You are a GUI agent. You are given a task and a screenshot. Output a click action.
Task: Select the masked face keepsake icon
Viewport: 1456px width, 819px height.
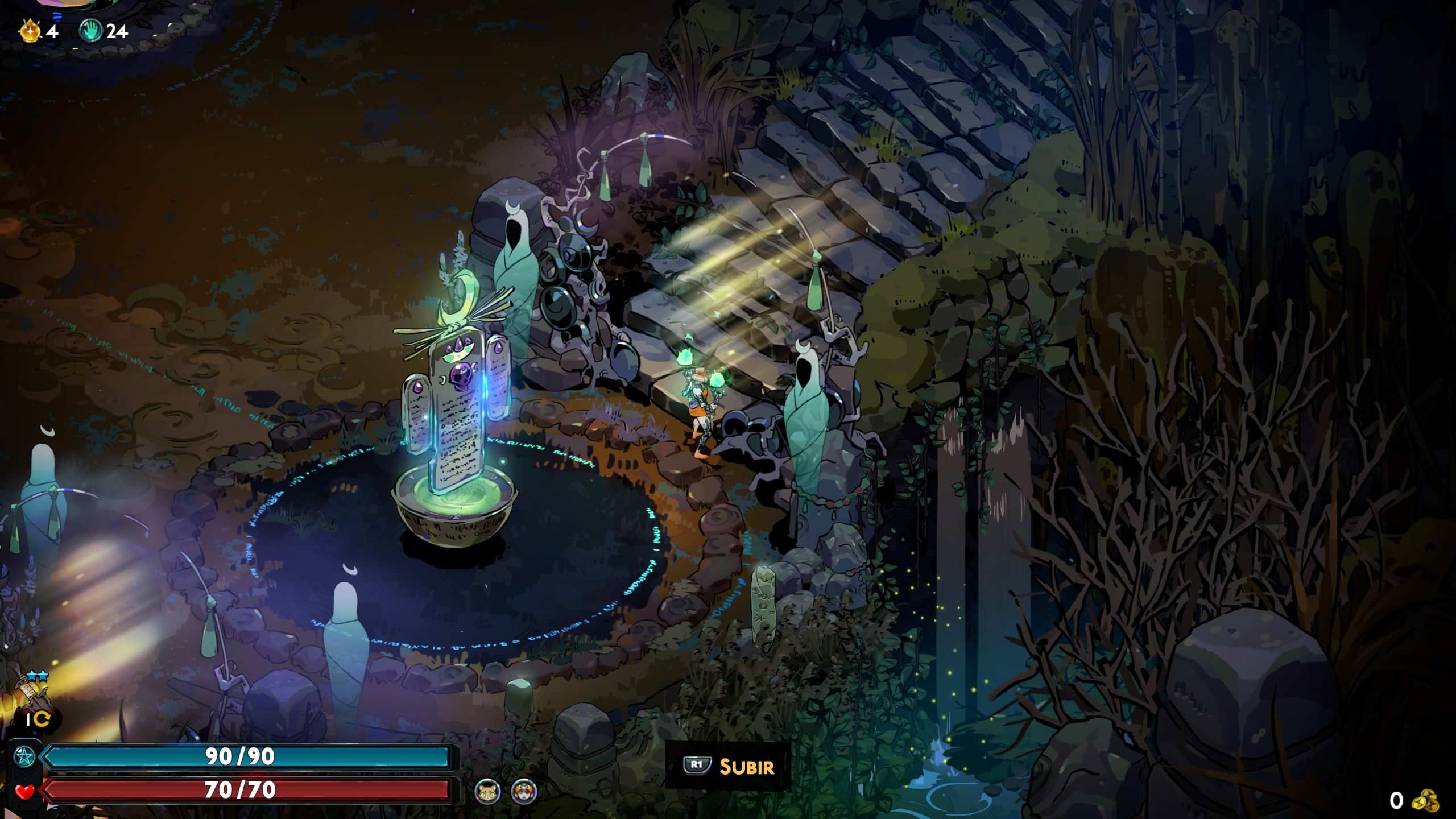(x=524, y=791)
